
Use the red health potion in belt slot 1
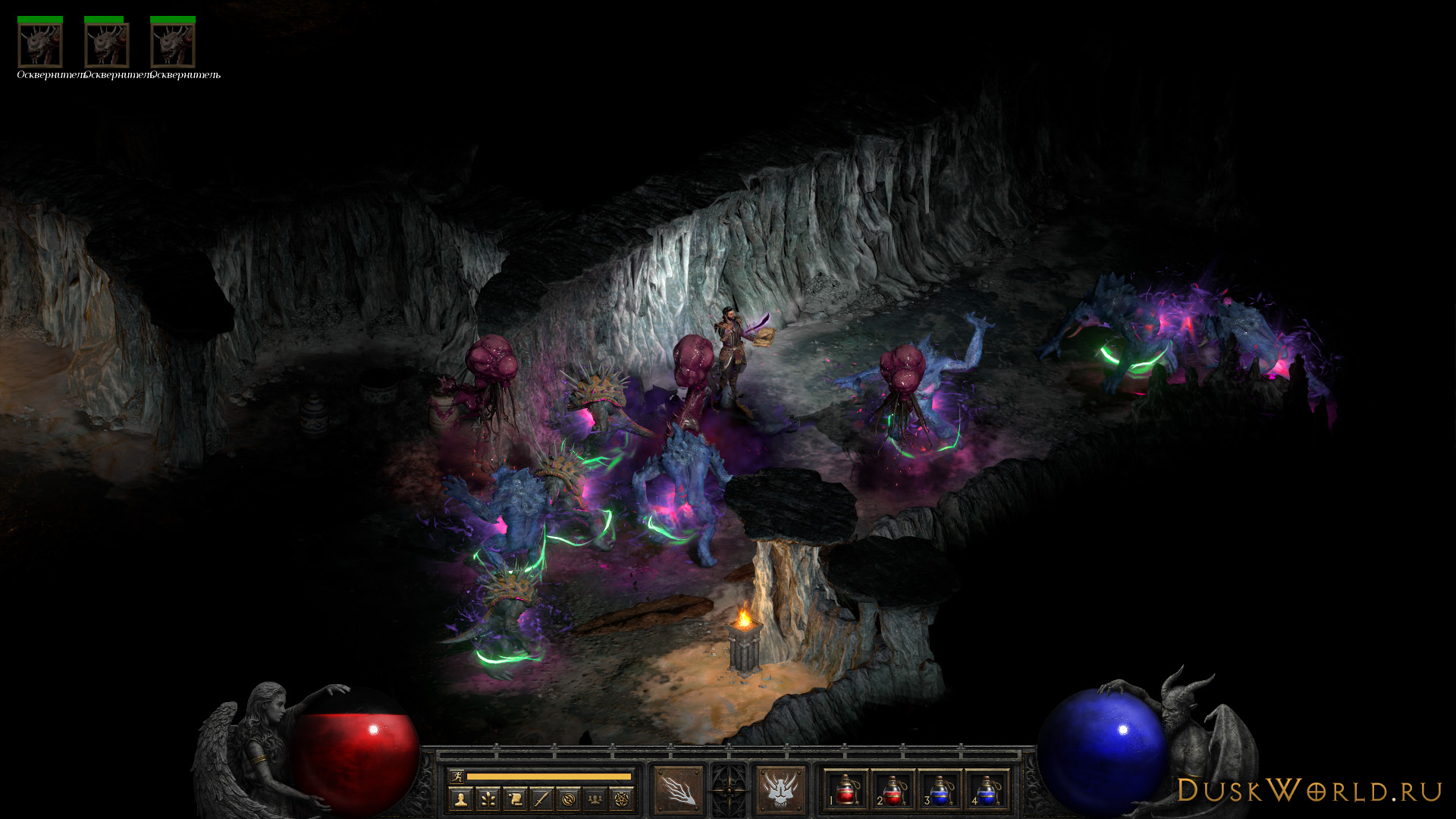(x=846, y=790)
